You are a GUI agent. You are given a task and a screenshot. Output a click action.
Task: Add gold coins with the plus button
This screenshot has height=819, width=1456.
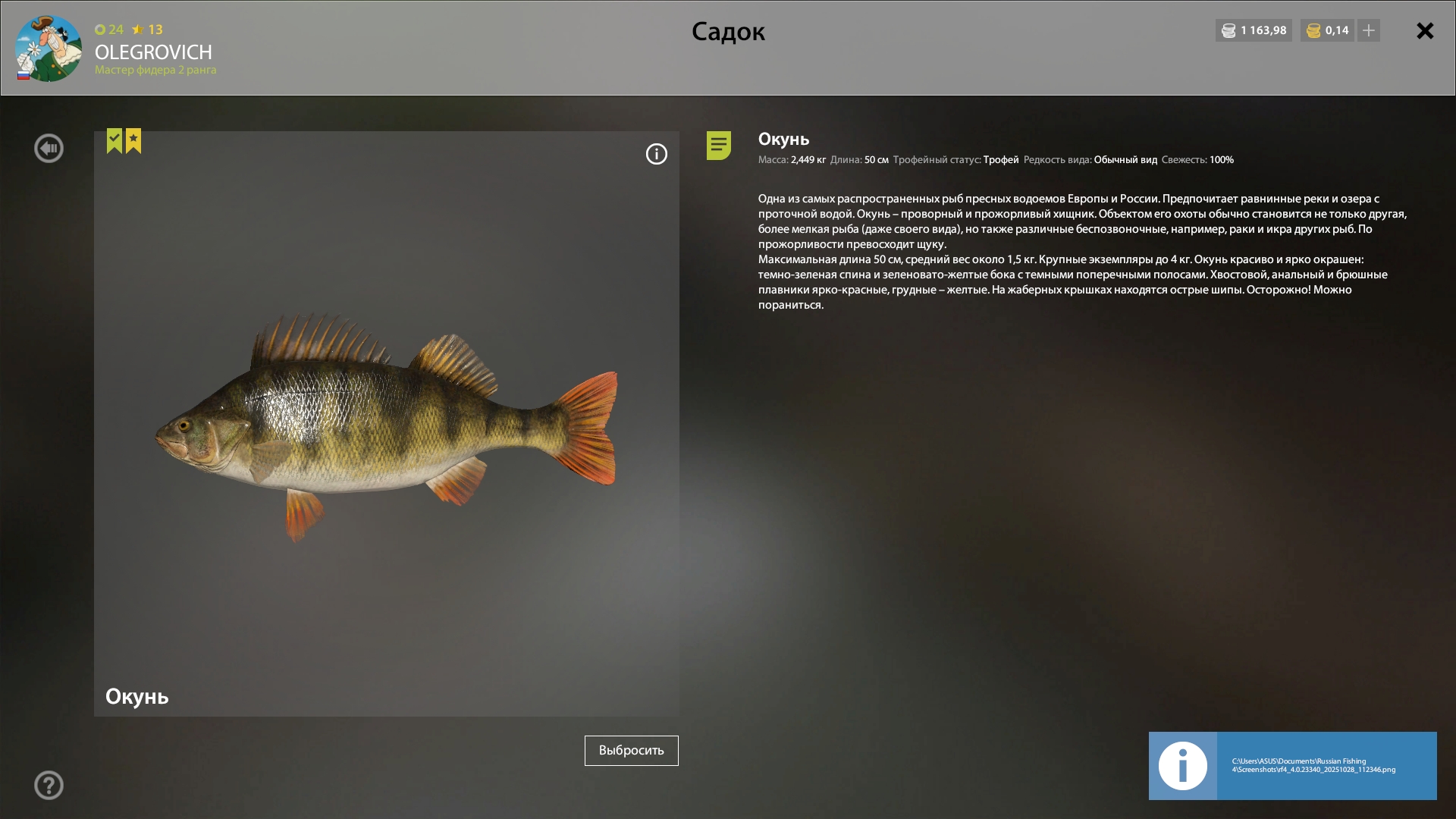point(1369,30)
